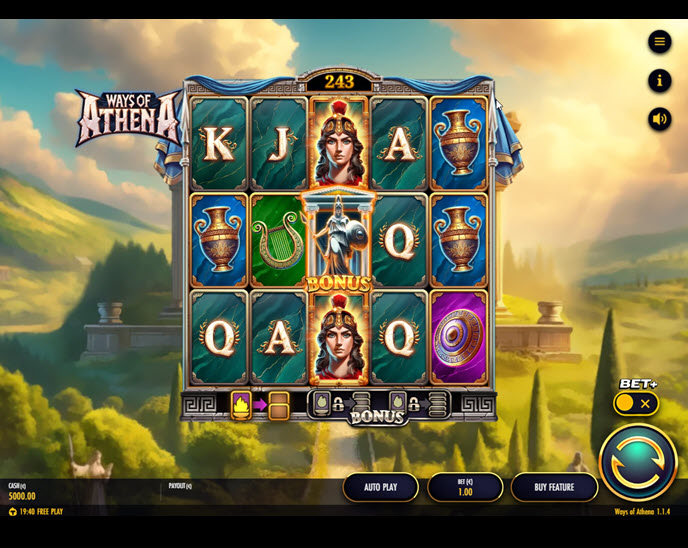Open the hamburger menu

point(659,41)
